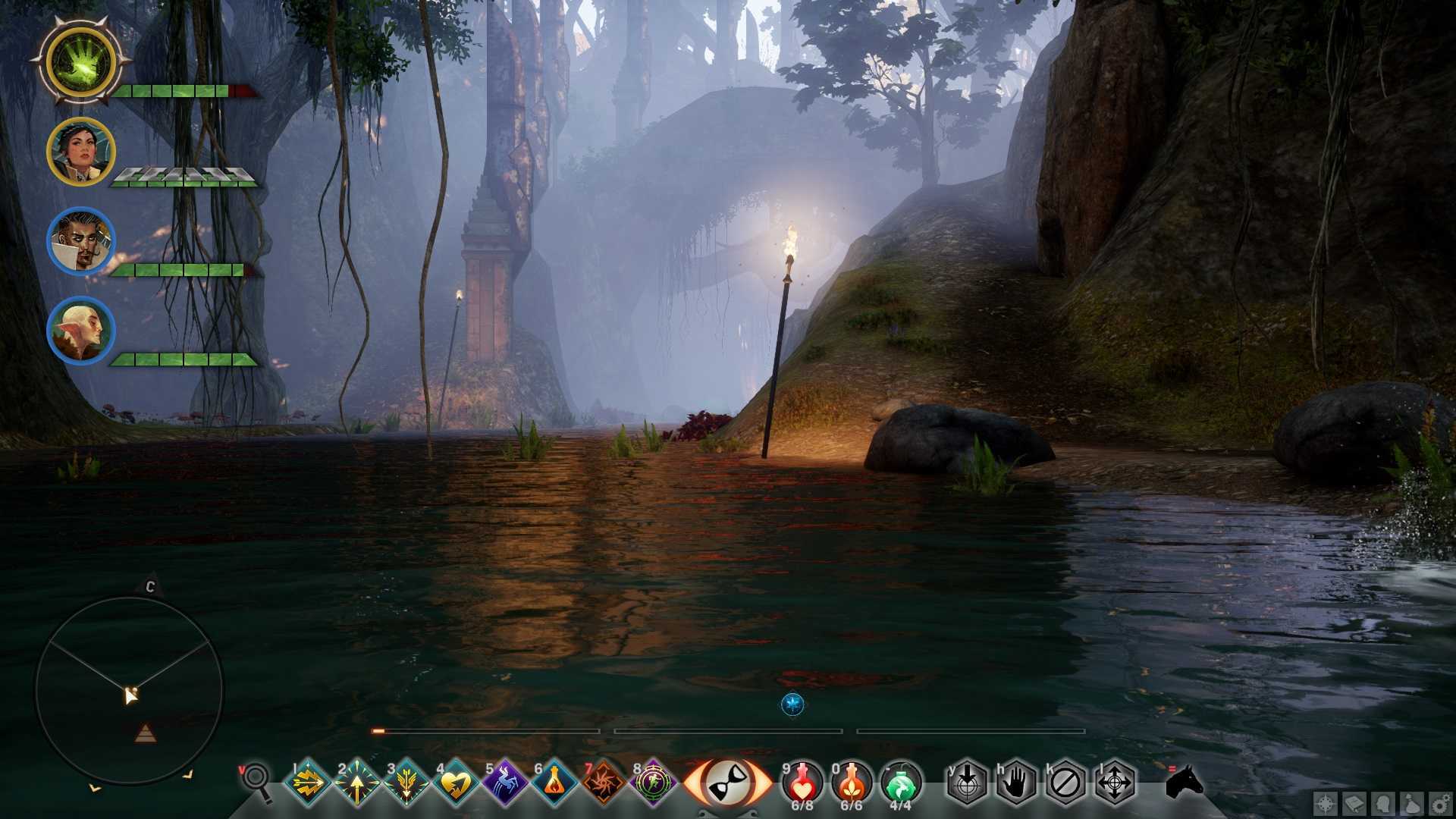The width and height of the screenshot is (1456, 819).
Task: Select Solas's party portrait
Action: click(80, 331)
